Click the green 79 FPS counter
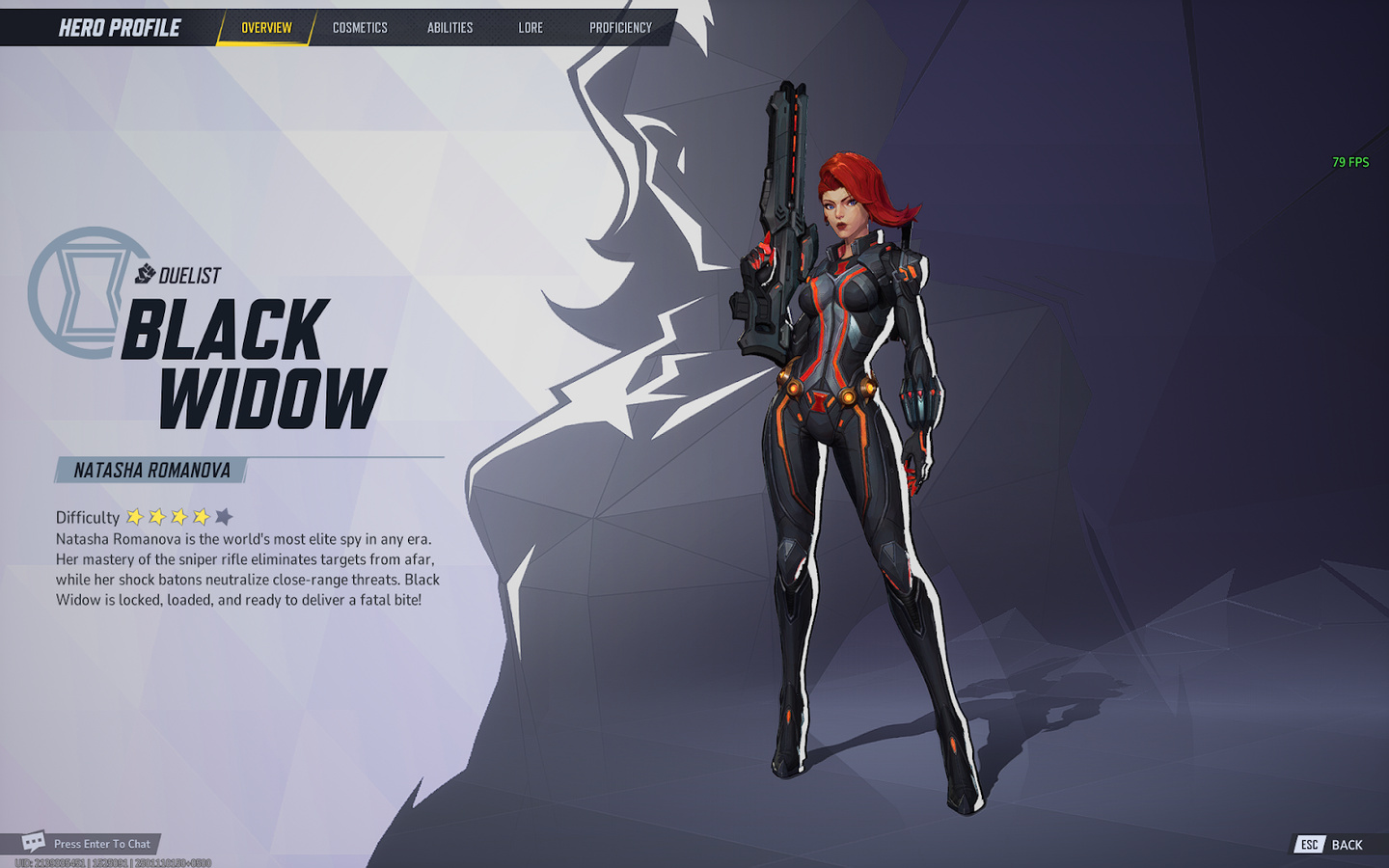1389x868 pixels. coord(1349,162)
